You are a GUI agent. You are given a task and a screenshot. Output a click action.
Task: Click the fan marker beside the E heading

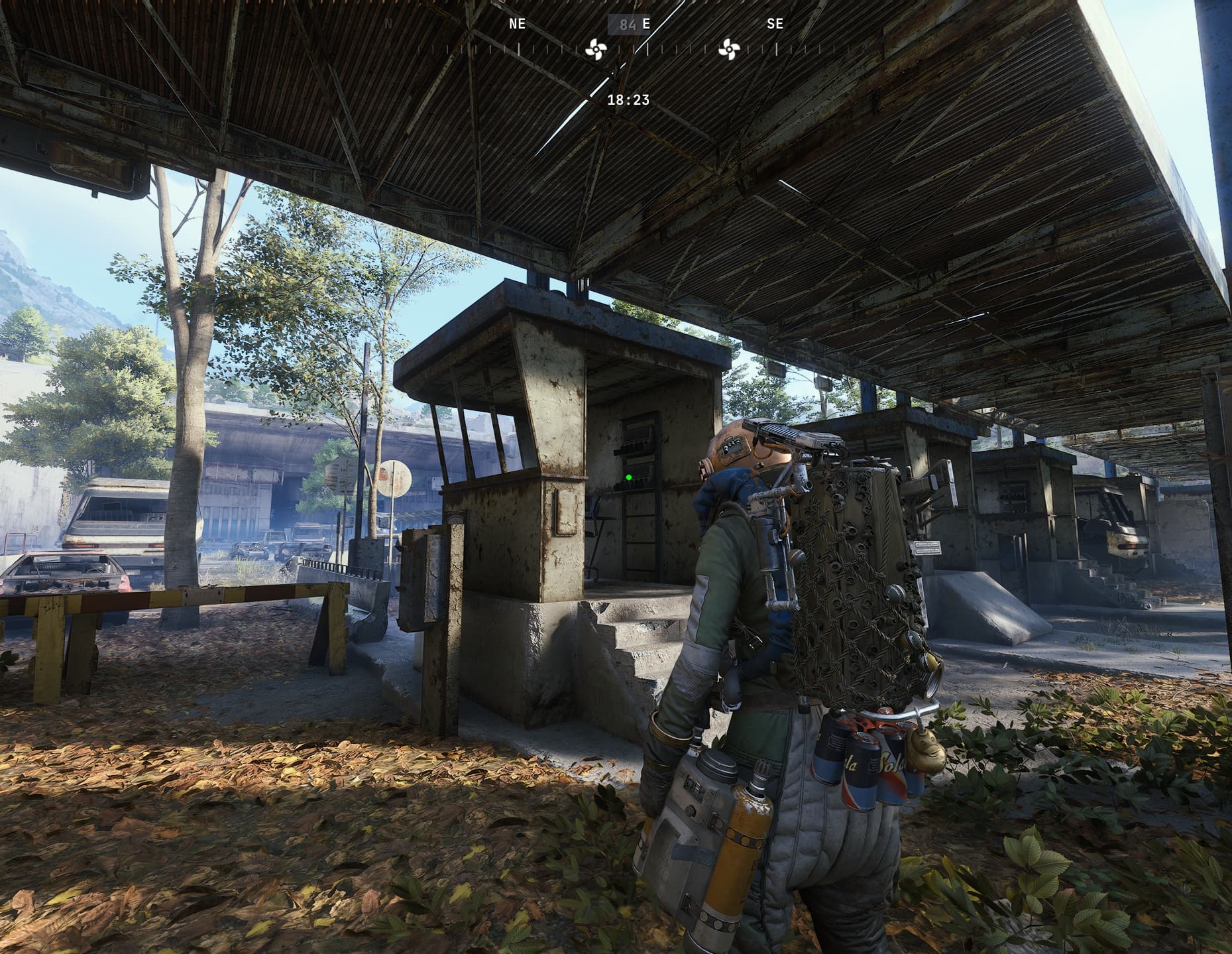(x=595, y=48)
